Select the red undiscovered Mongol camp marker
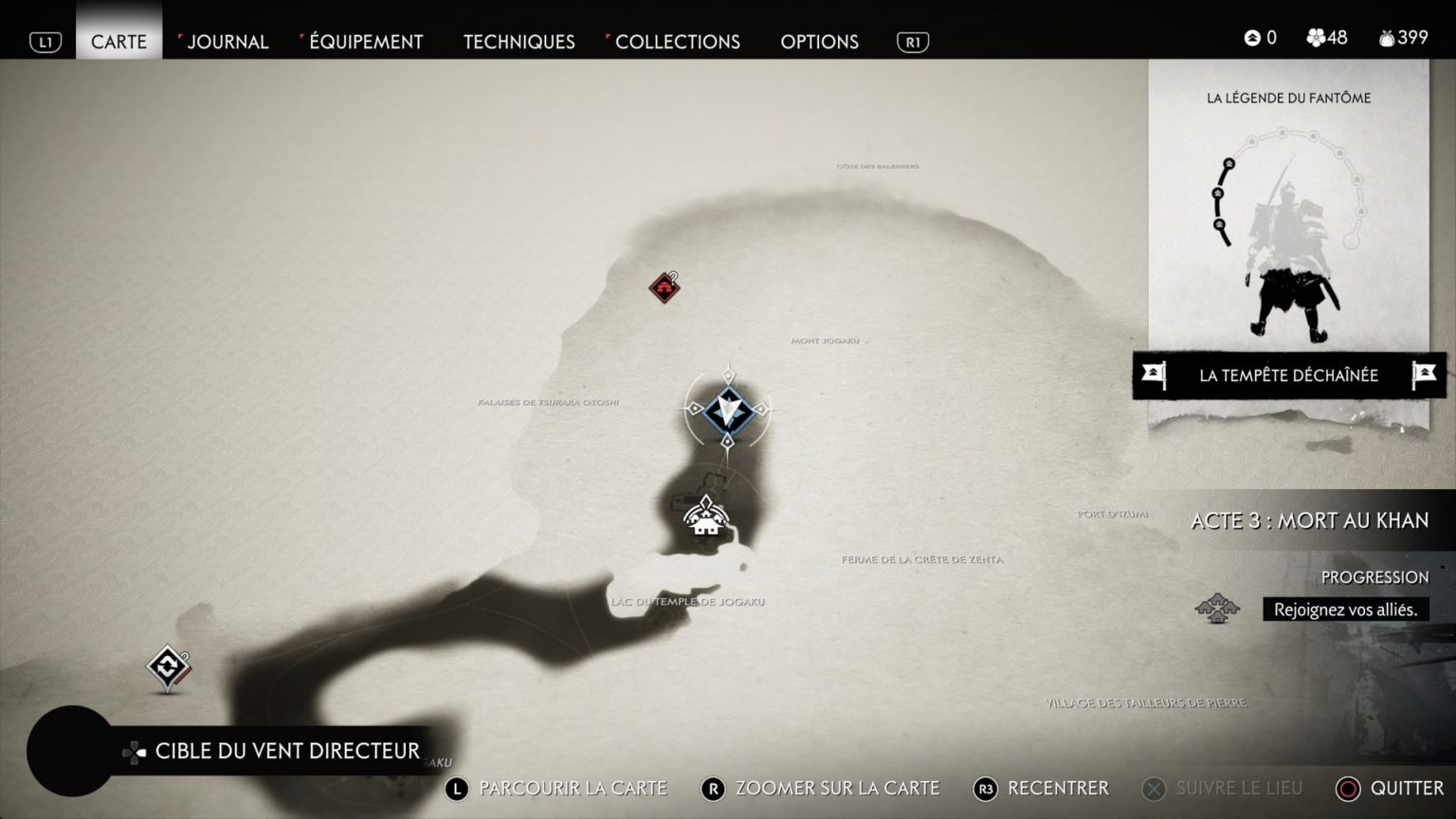This screenshot has width=1456, height=819. point(662,287)
